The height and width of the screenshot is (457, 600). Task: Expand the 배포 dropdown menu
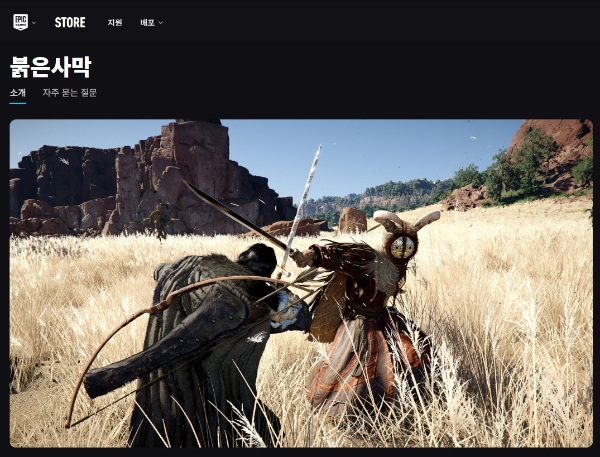pyautogui.click(x=151, y=22)
